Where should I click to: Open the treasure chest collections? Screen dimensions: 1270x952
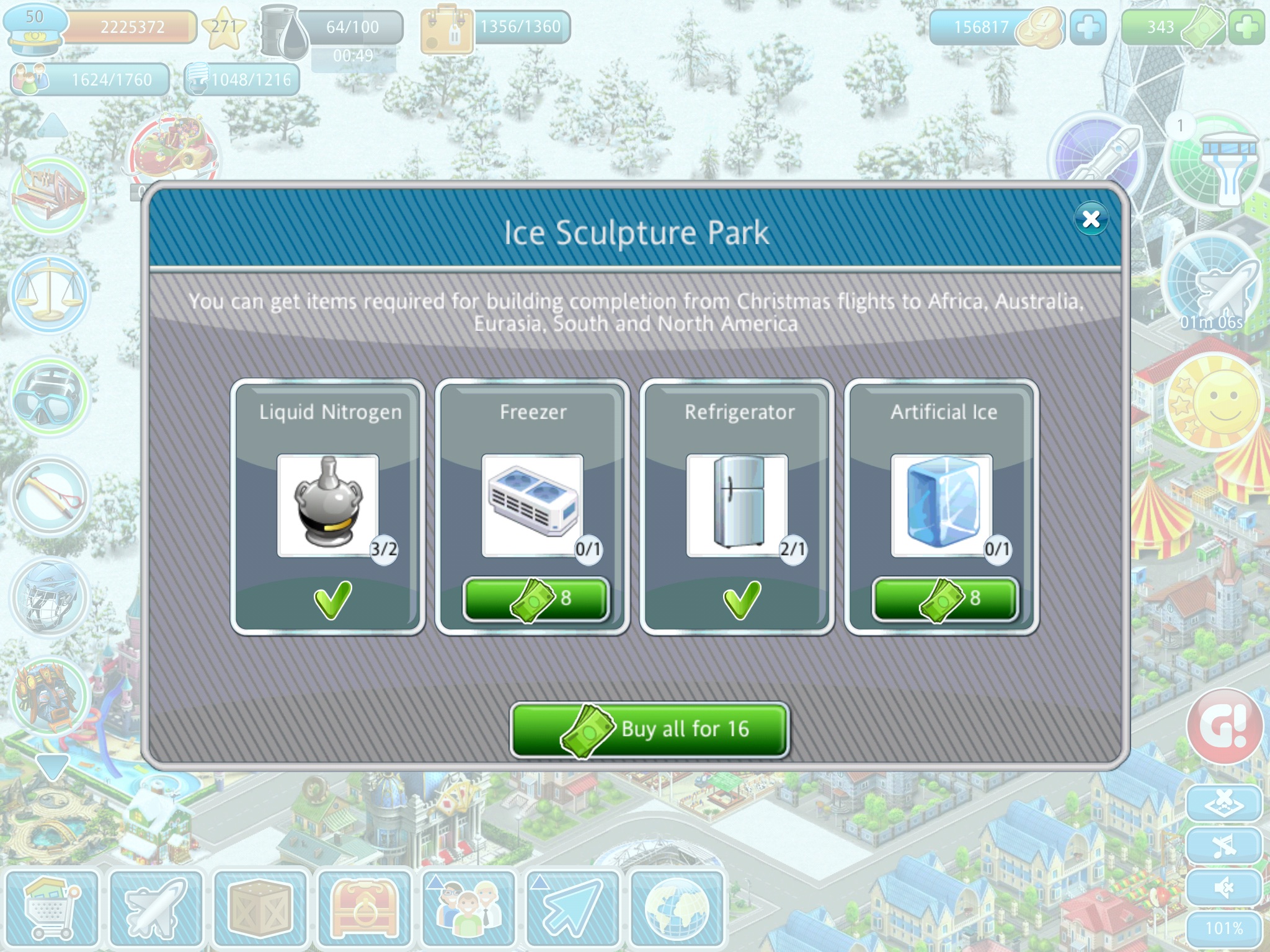point(364,909)
